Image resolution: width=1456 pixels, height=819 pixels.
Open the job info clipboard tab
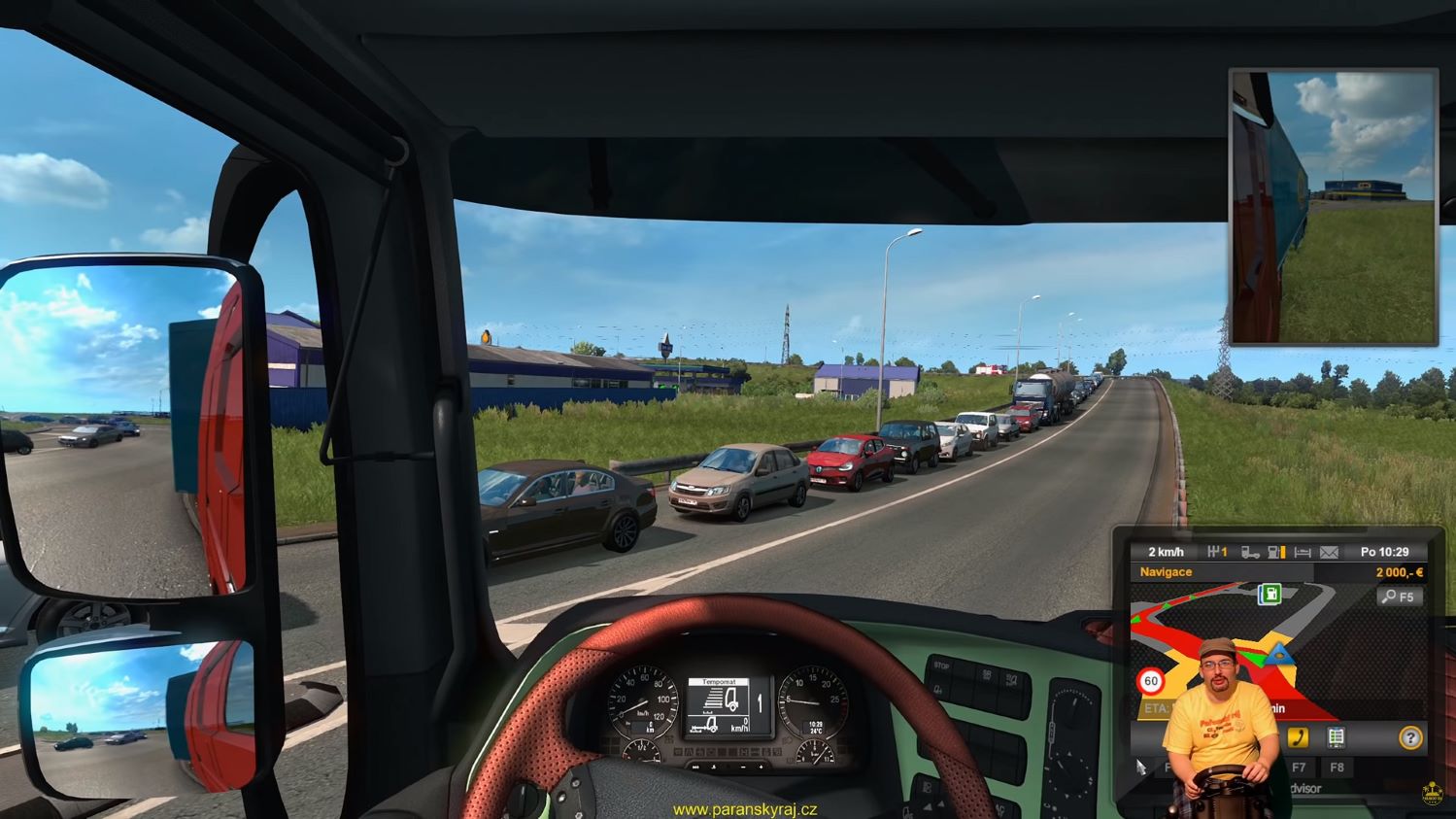(x=1337, y=737)
